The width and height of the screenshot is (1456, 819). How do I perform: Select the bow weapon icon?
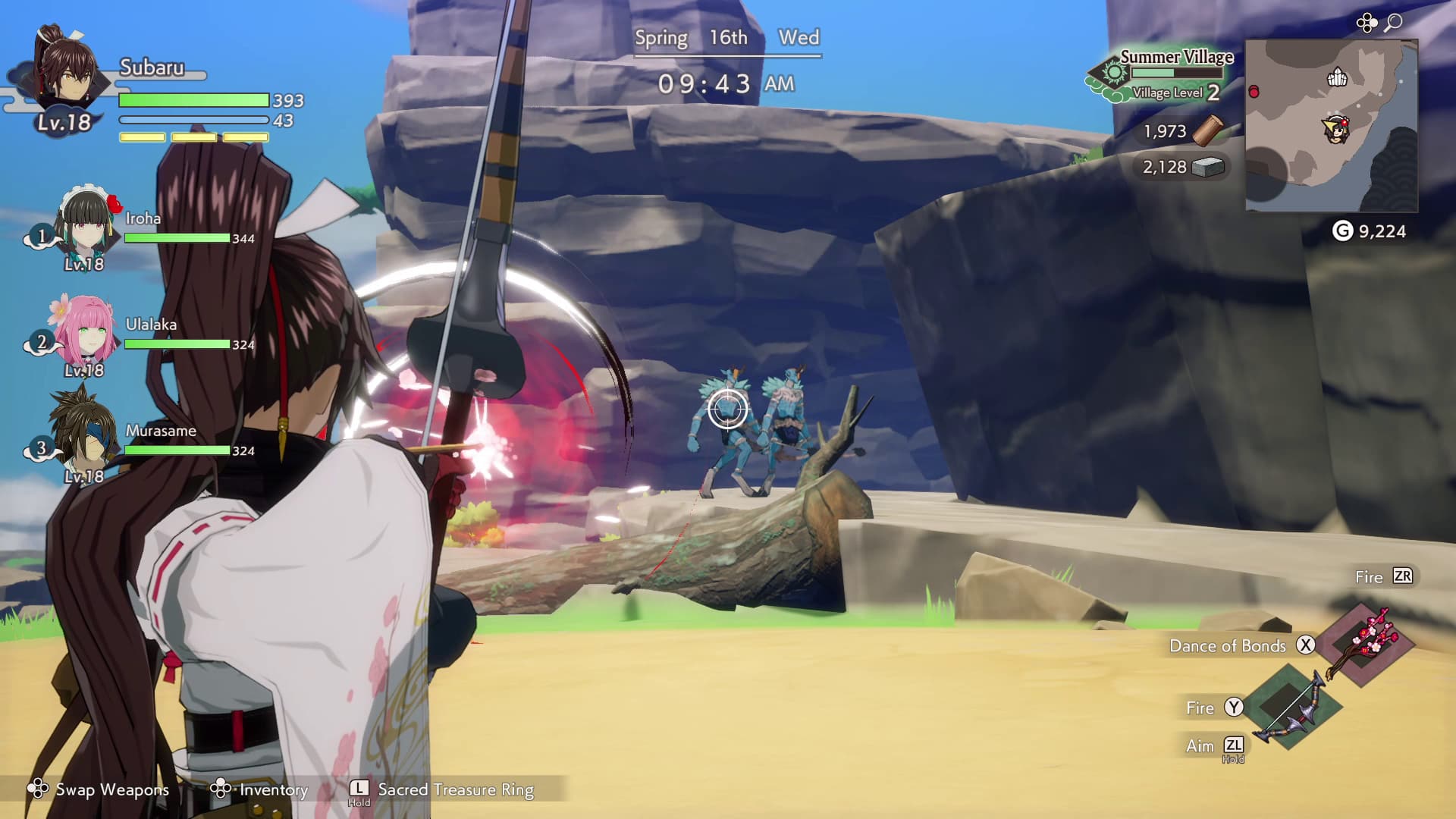coord(1291,708)
